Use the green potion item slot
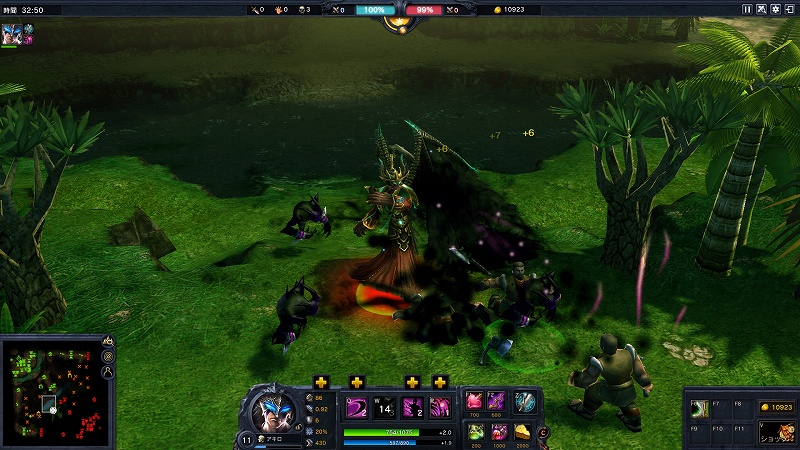 (474, 432)
